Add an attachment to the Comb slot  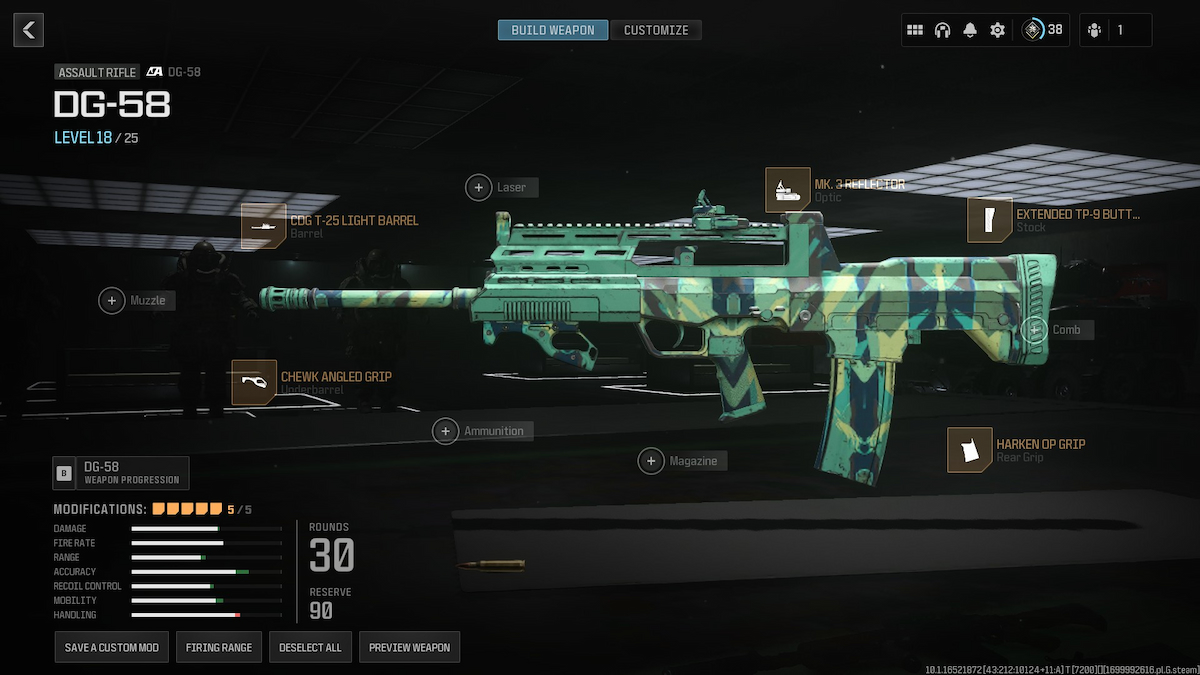coord(1035,330)
